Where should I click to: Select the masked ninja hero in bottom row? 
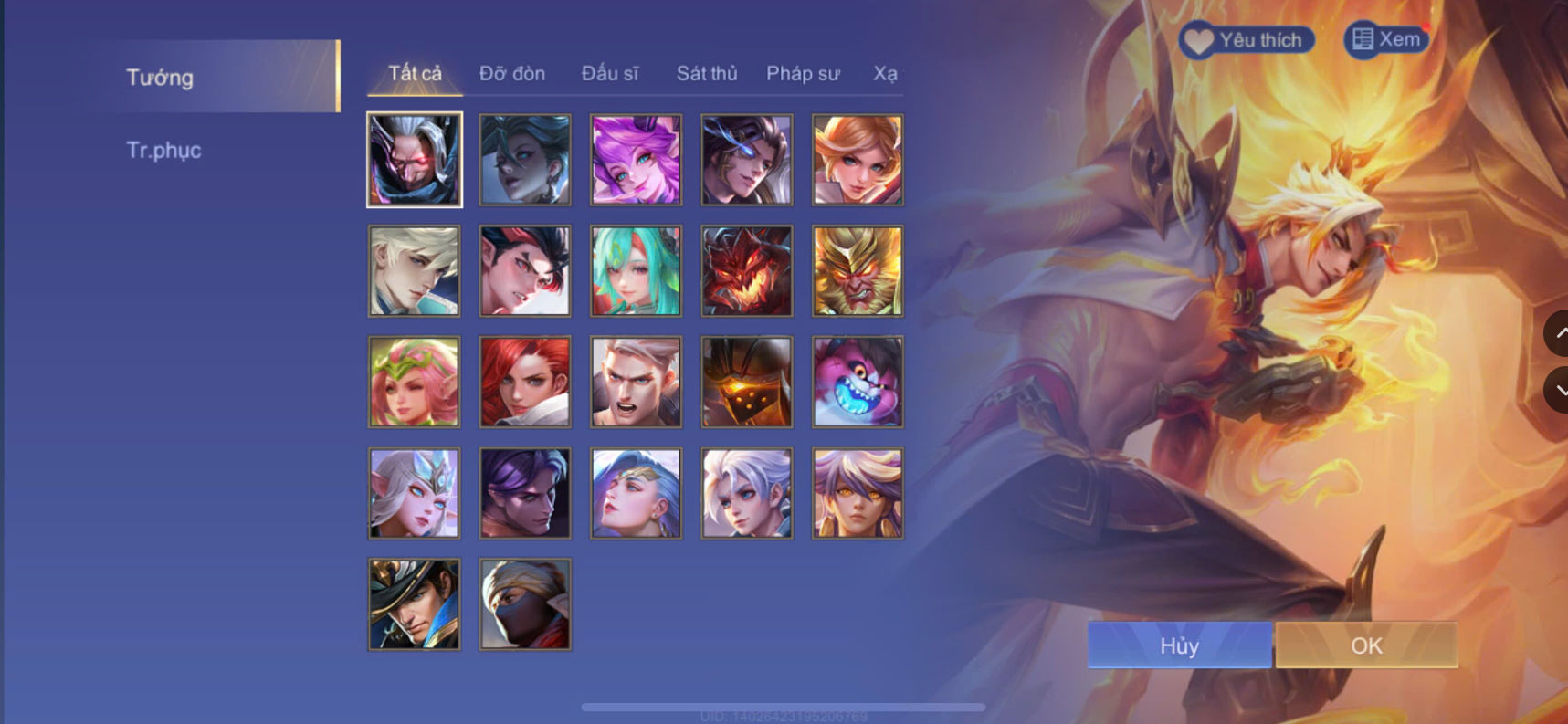point(524,604)
